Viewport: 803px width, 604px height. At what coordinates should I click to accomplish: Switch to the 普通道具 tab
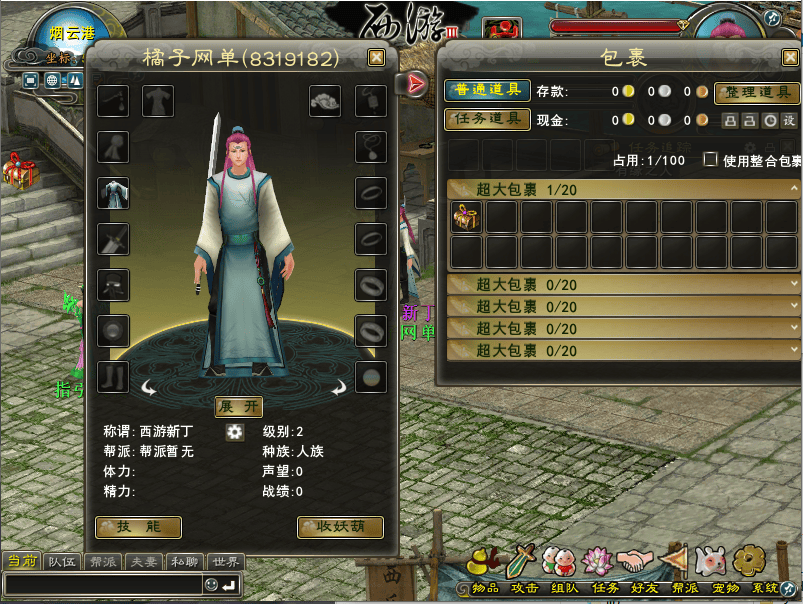[x=487, y=91]
